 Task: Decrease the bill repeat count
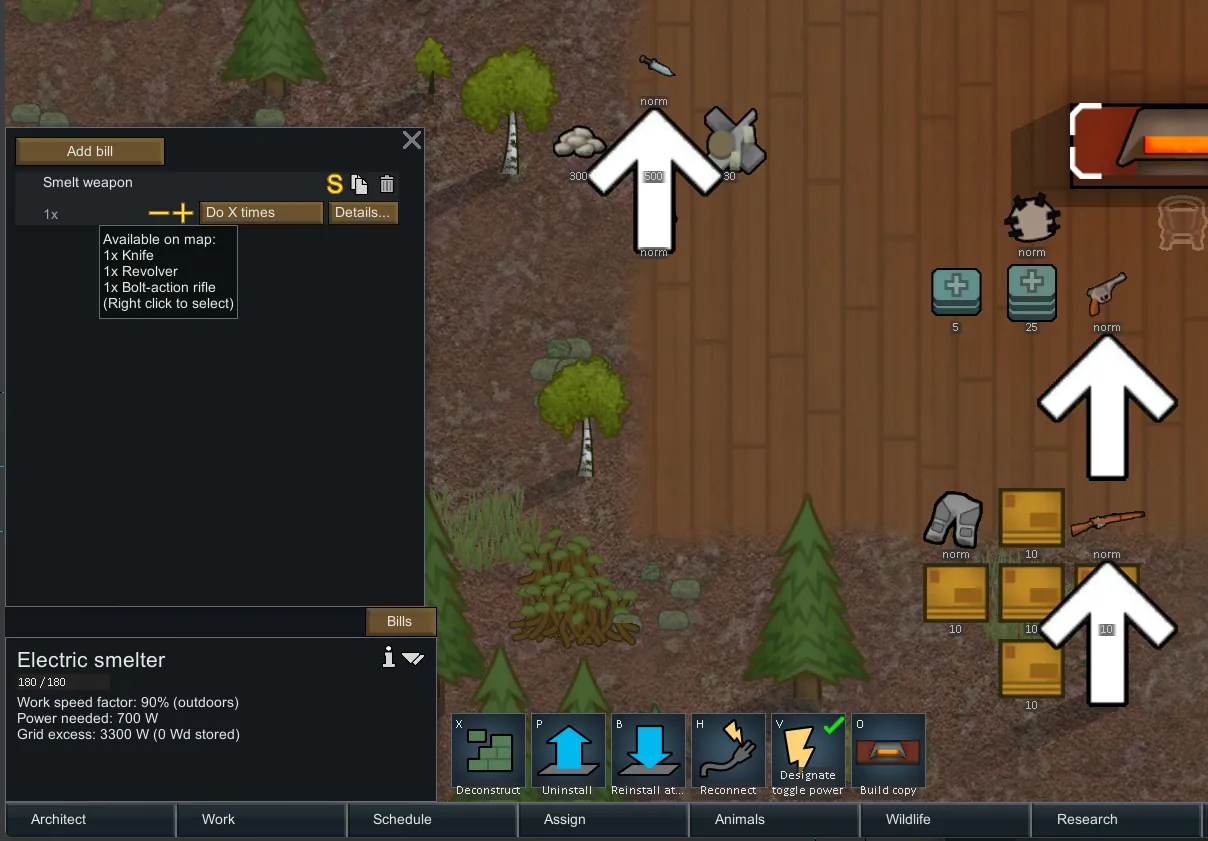(x=158, y=213)
